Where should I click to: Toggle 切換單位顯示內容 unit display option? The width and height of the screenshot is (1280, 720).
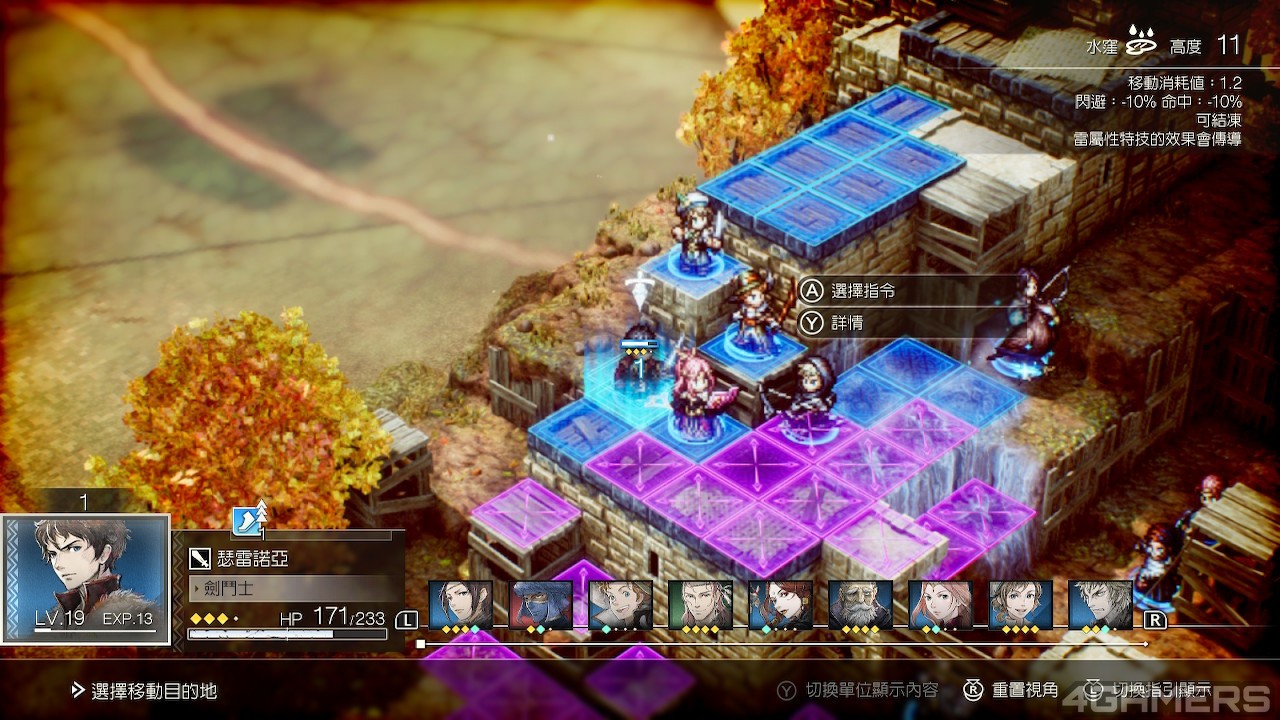(872, 690)
